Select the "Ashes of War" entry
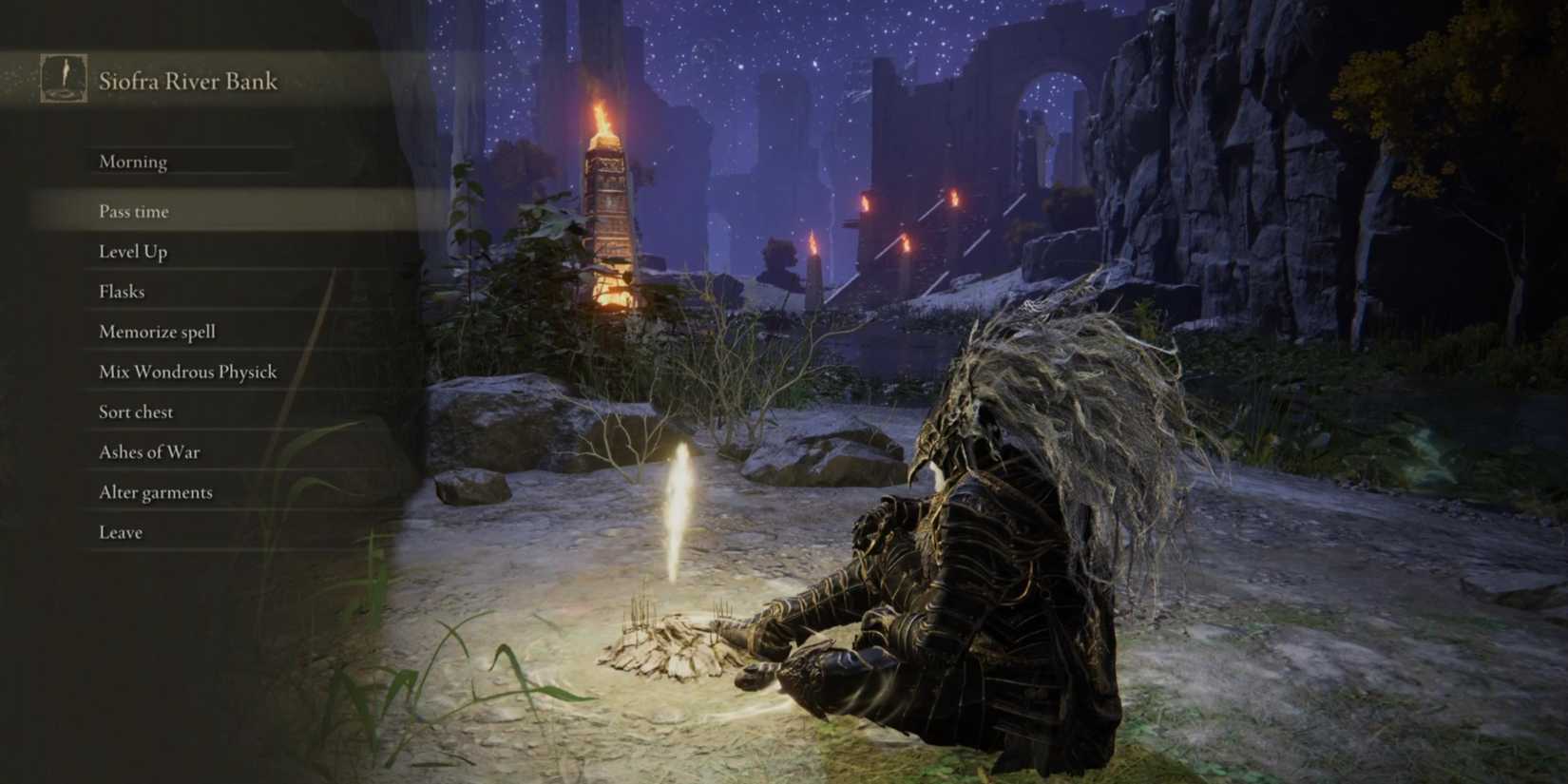This screenshot has width=1568, height=784. pos(148,451)
